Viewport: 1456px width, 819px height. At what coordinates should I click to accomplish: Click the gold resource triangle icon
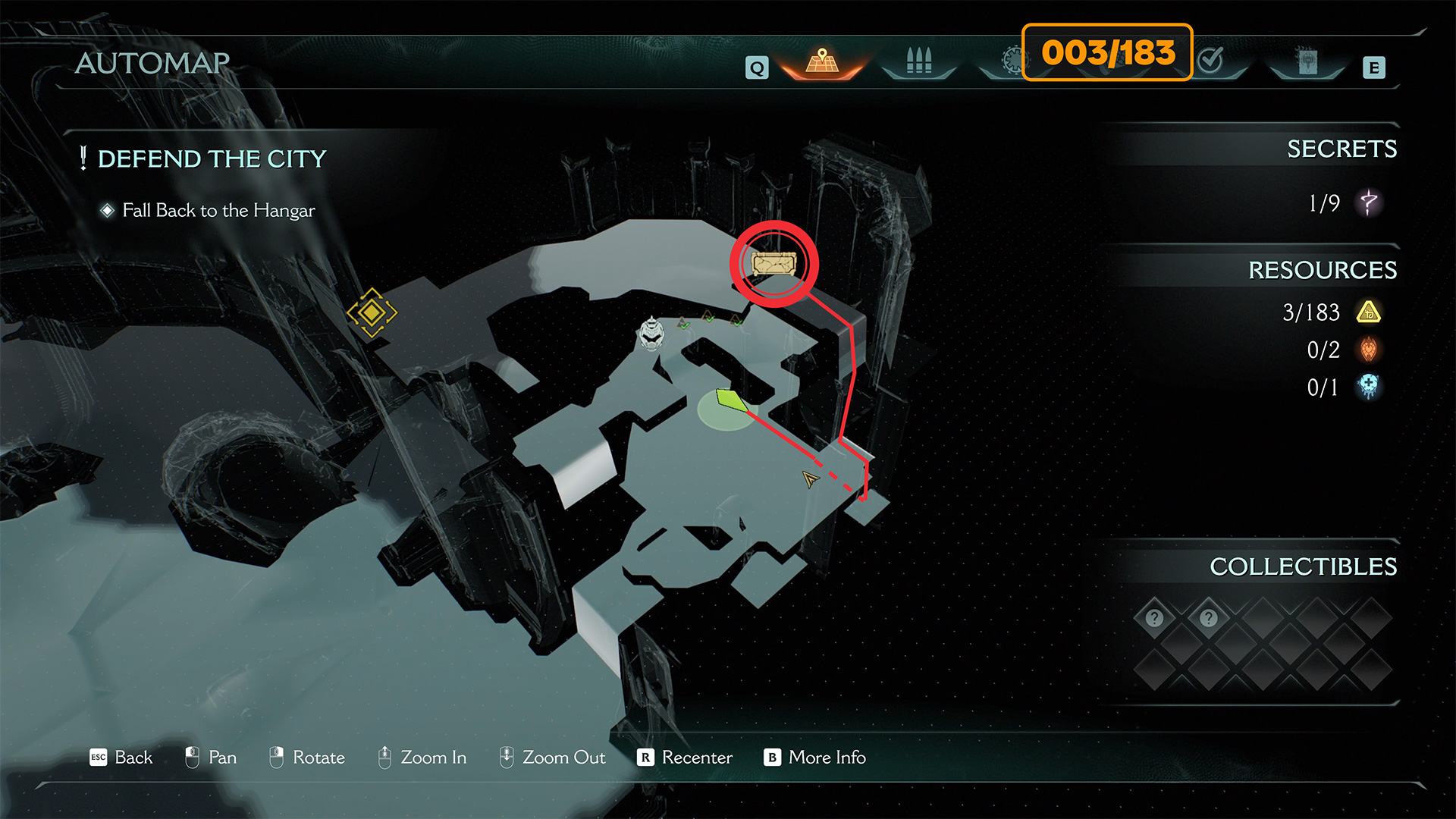[x=1369, y=312]
